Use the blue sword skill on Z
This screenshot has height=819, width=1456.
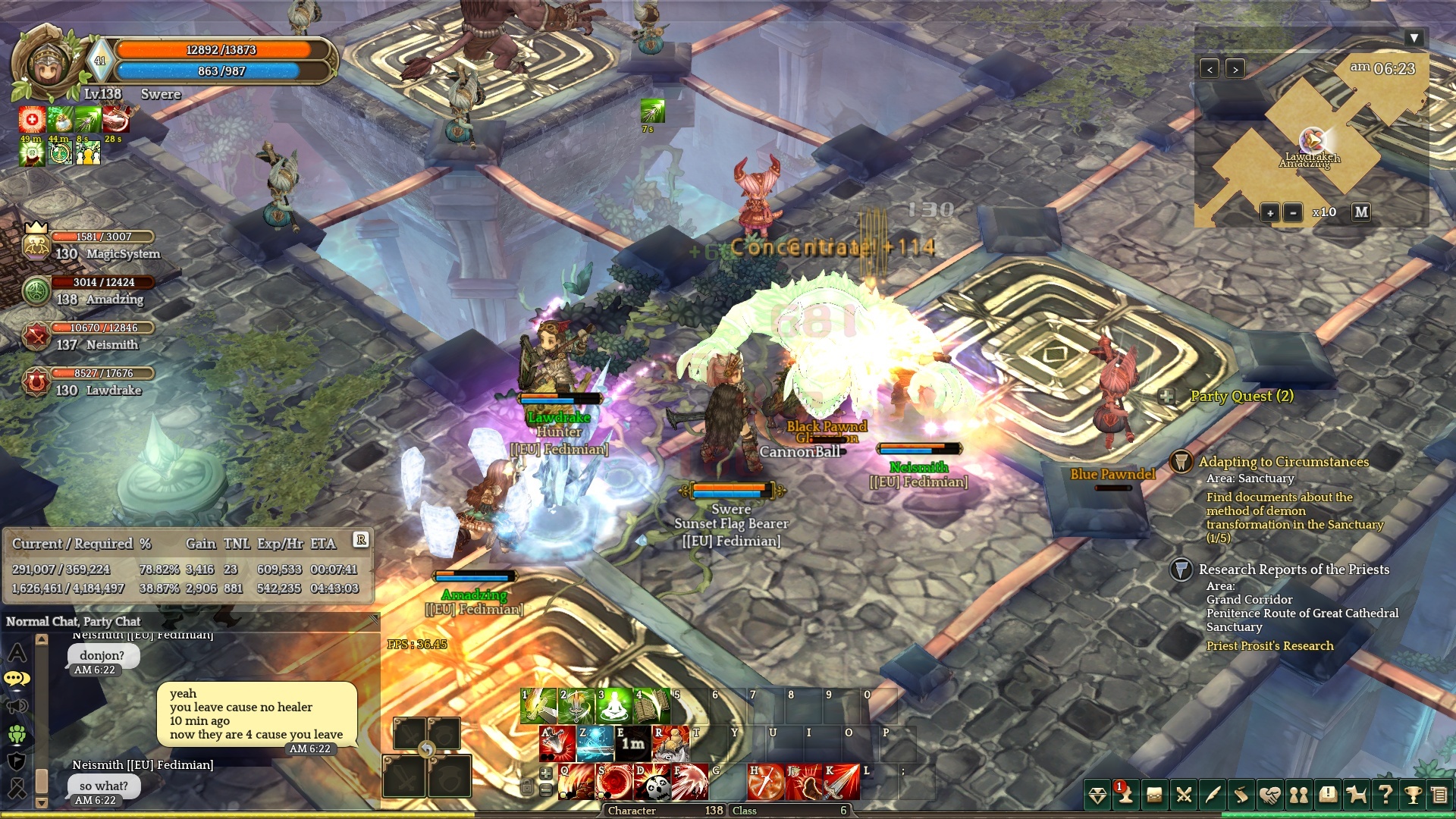coord(595,744)
